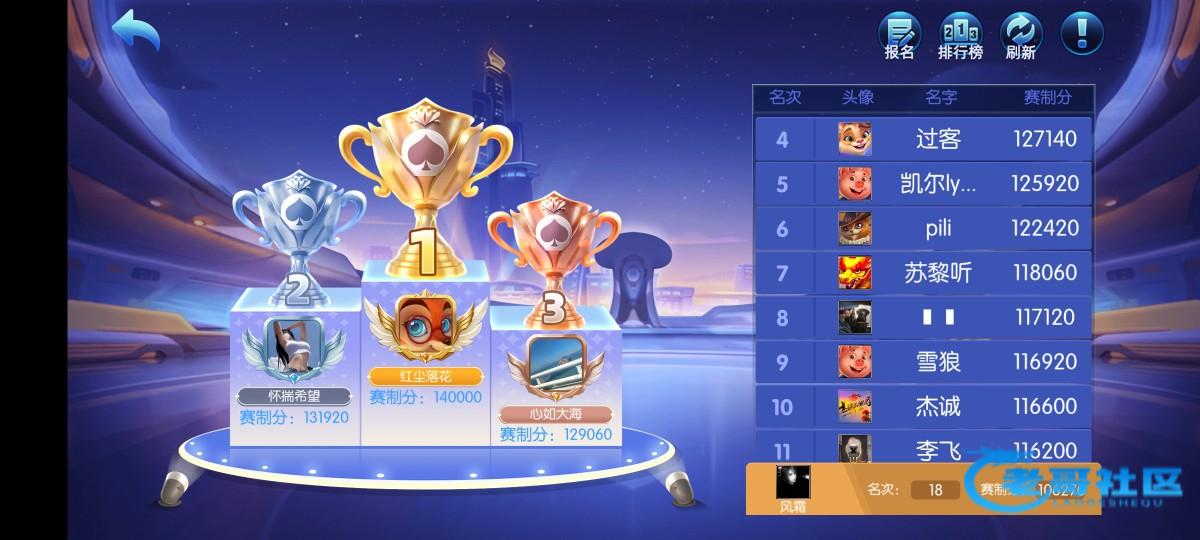The width and height of the screenshot is (1200, 540).
Task: Choose the pili row in the ranking list
Action: point(922,228)
